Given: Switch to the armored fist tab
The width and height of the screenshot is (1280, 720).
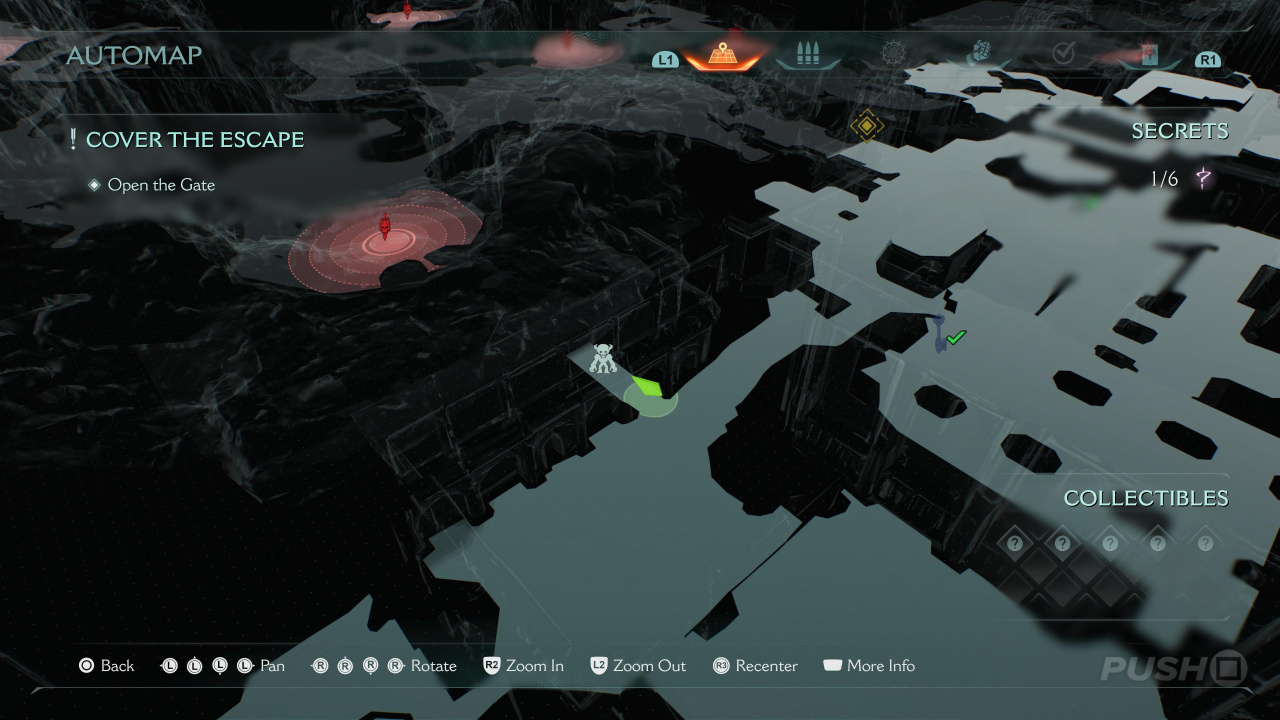Looking at the screenshot, I should (x=979, y=54).
